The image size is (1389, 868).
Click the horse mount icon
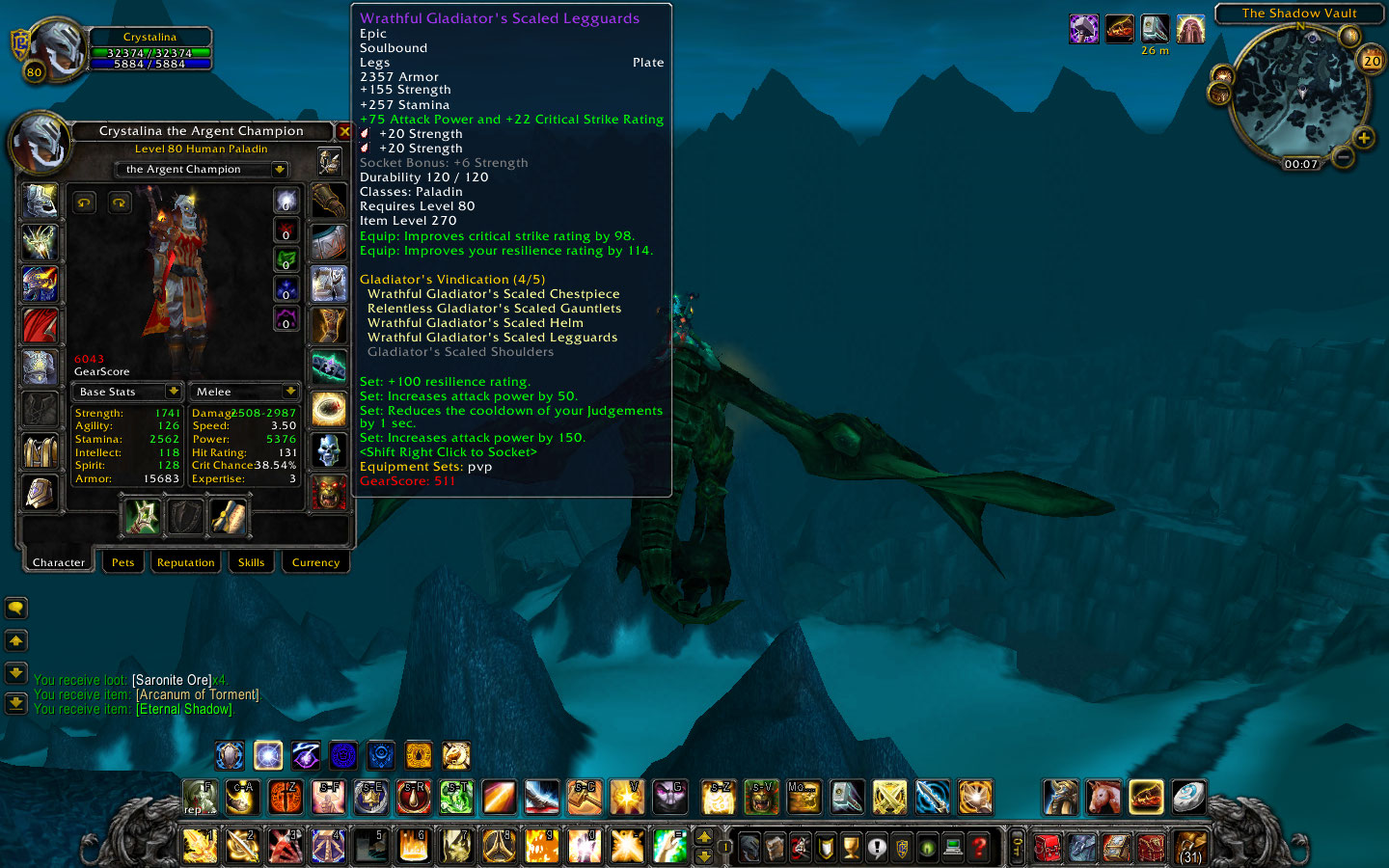(1103, 798)
